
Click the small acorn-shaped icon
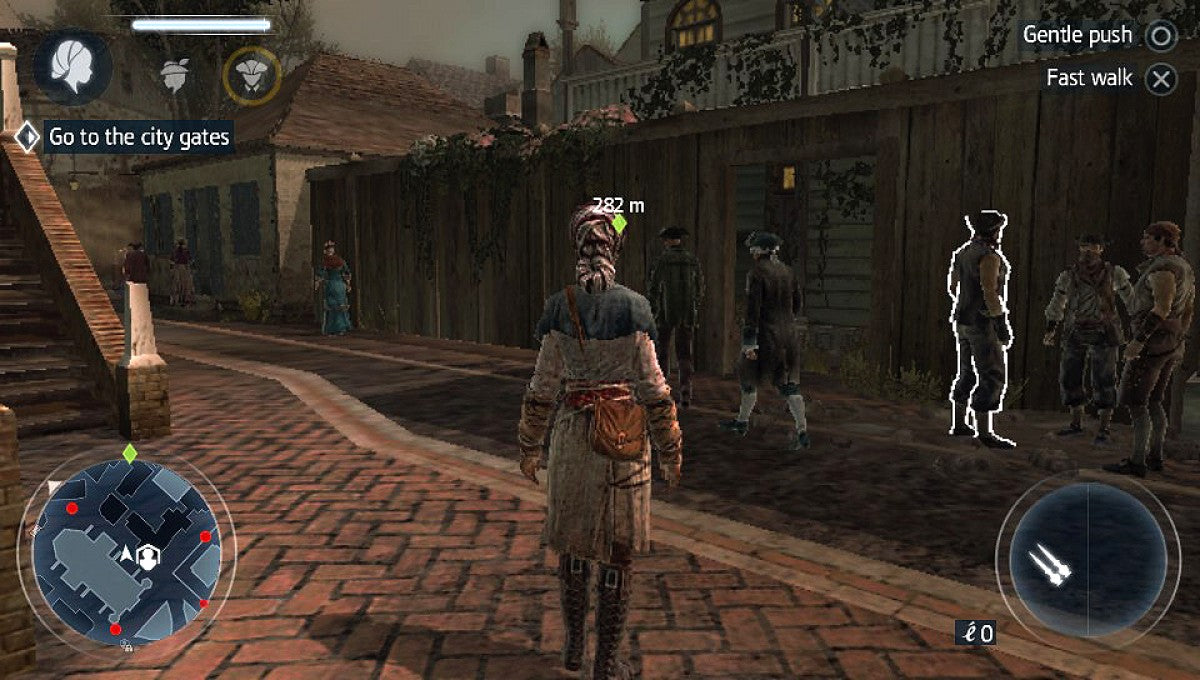[176, 75]
